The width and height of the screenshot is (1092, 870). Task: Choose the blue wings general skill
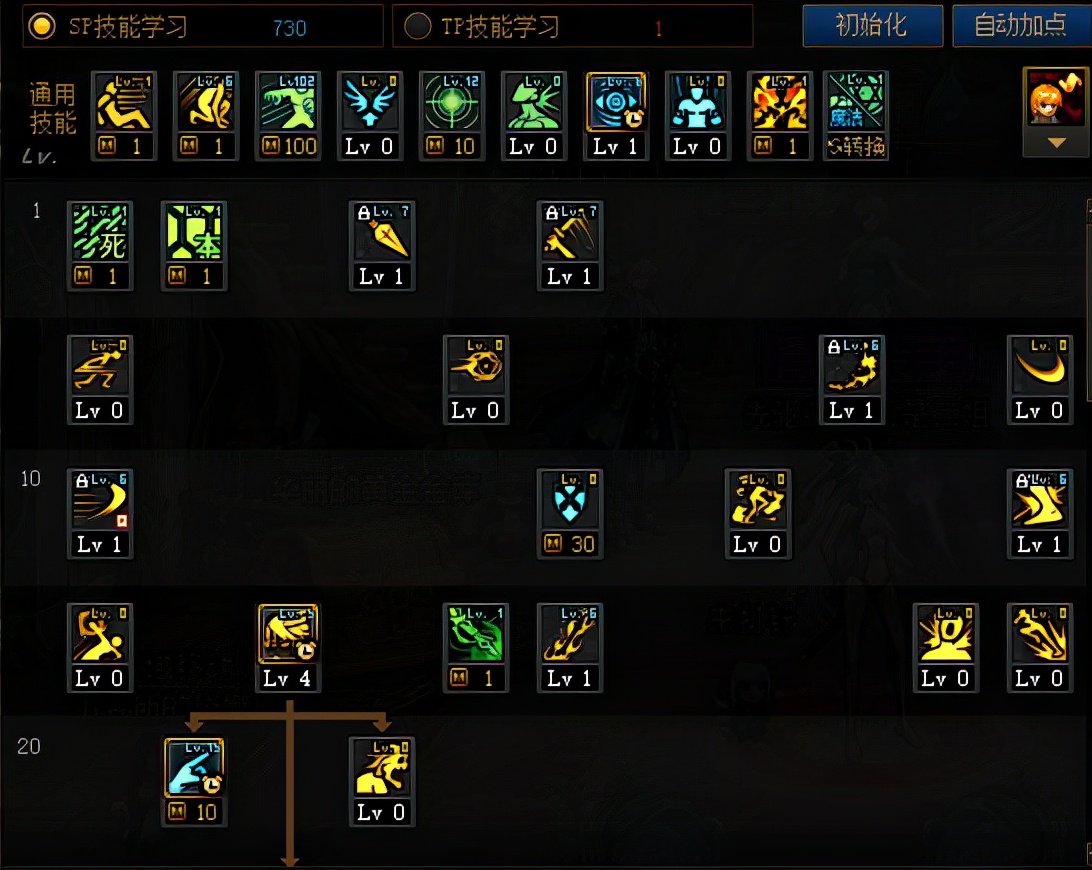click(x=370, y=105)
